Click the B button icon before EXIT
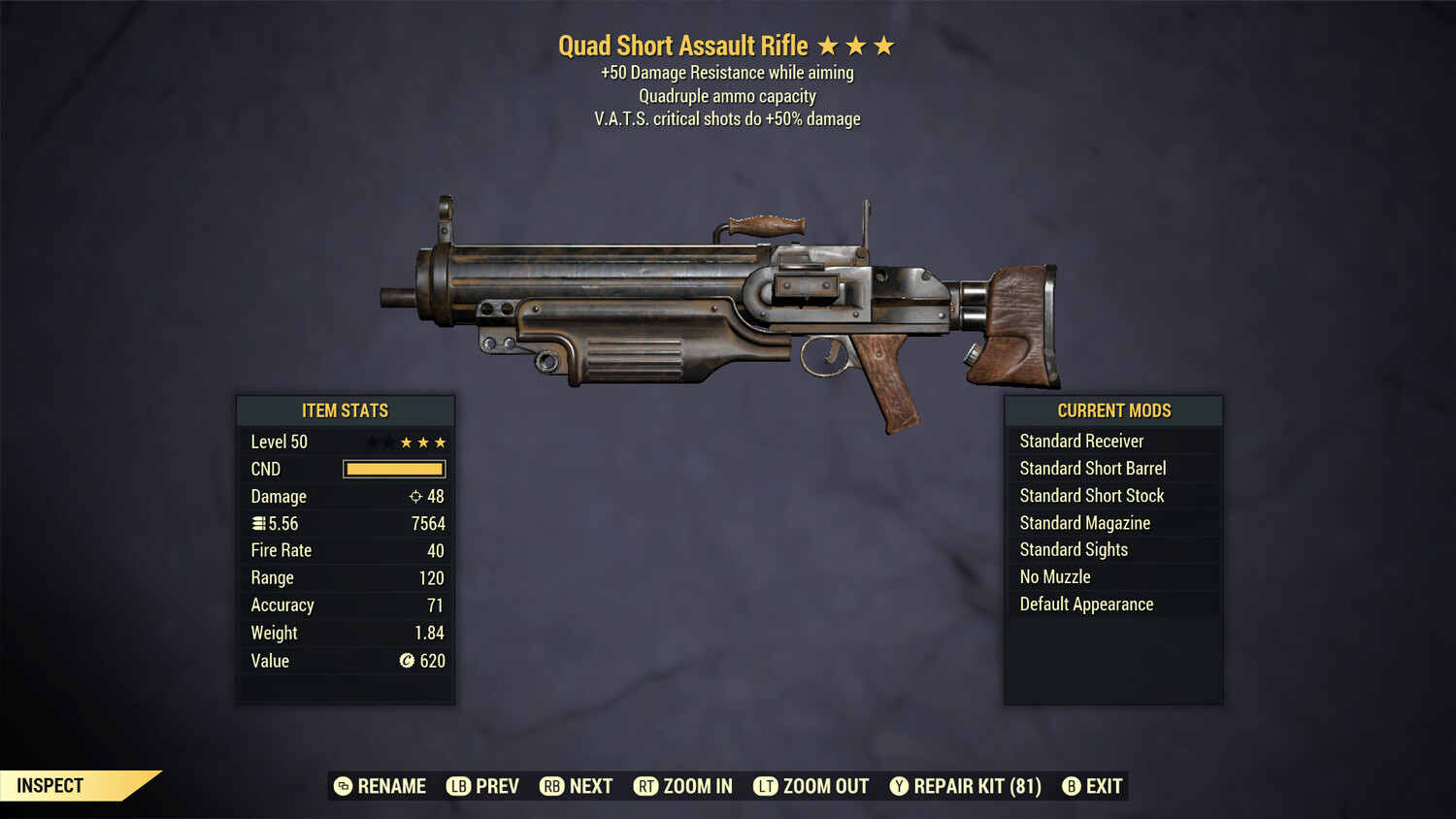The width and height of the screenshot is (1456, 819). coord(1072,786)
